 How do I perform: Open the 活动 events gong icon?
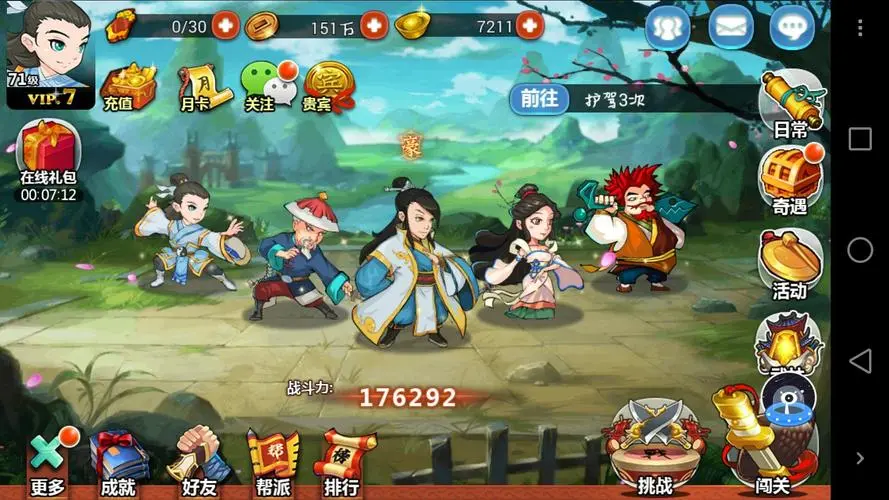click(790, 263)
